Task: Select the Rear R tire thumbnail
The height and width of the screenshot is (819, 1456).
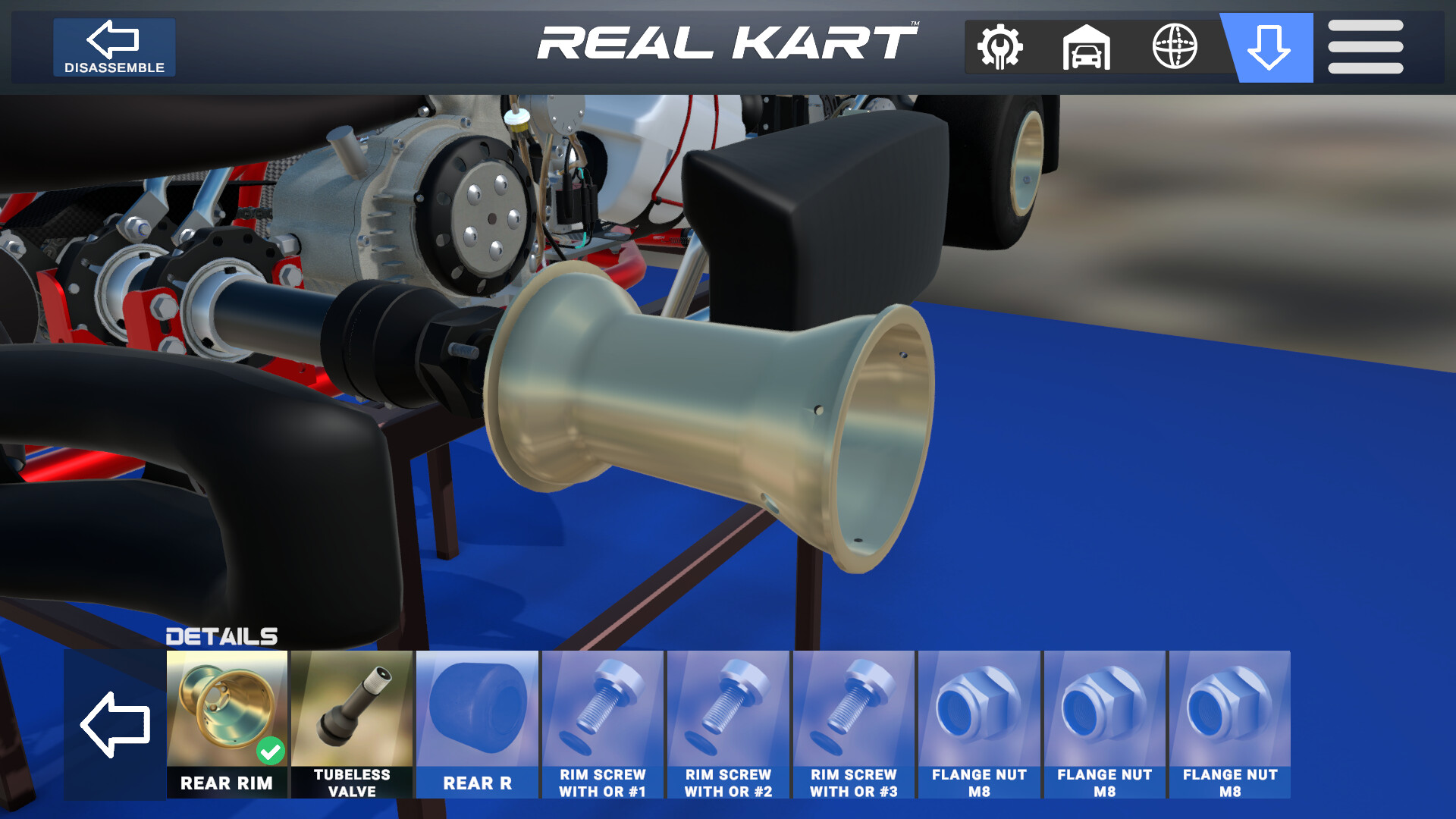Action: pyautogui.click(x=476, y=709)
